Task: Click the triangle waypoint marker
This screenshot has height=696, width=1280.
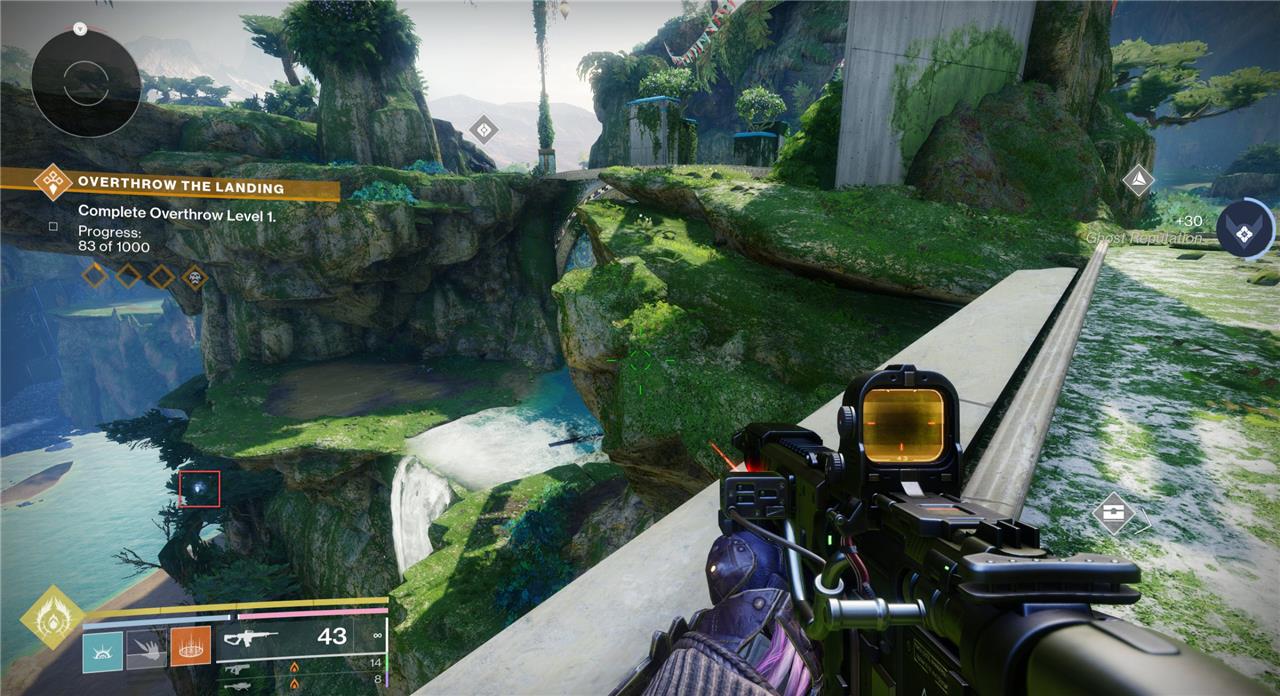Action: (1137, 181)
